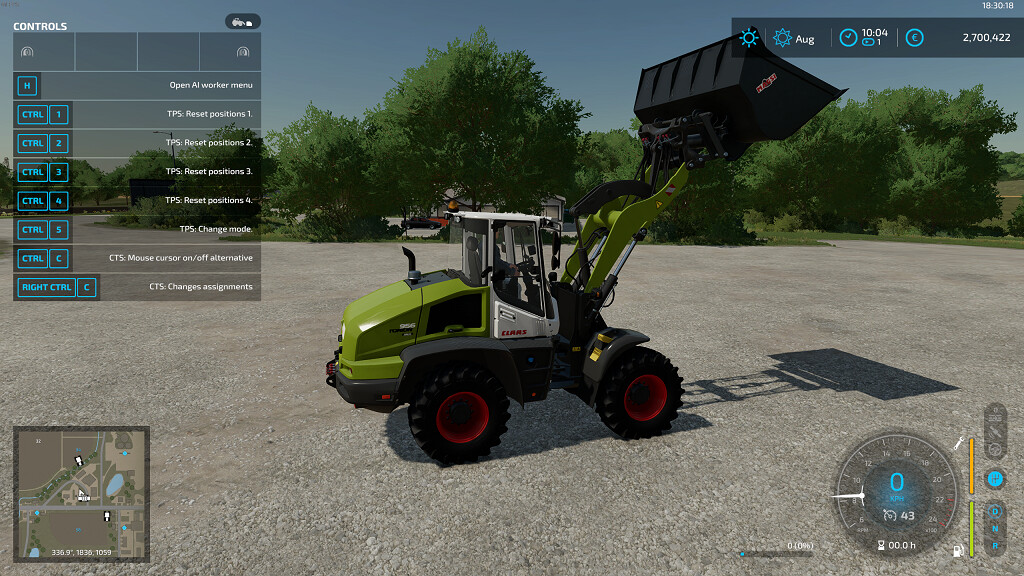Image resolution: width=1024 pixels, height=576 pixels.
Task: Click the vehicle schema icon above controls
Action: coord(243,21)
